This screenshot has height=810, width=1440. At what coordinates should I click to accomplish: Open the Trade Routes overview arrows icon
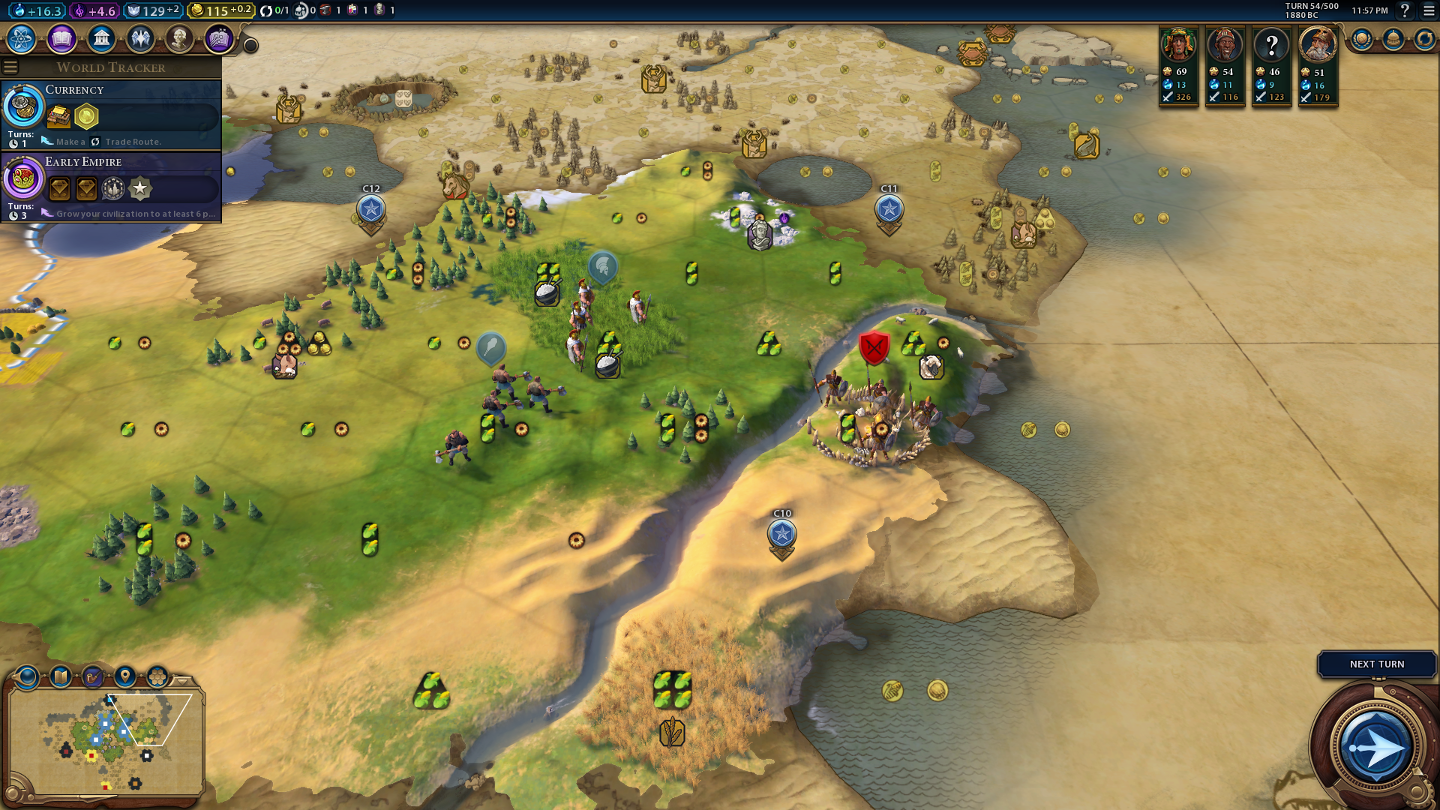1424,39
